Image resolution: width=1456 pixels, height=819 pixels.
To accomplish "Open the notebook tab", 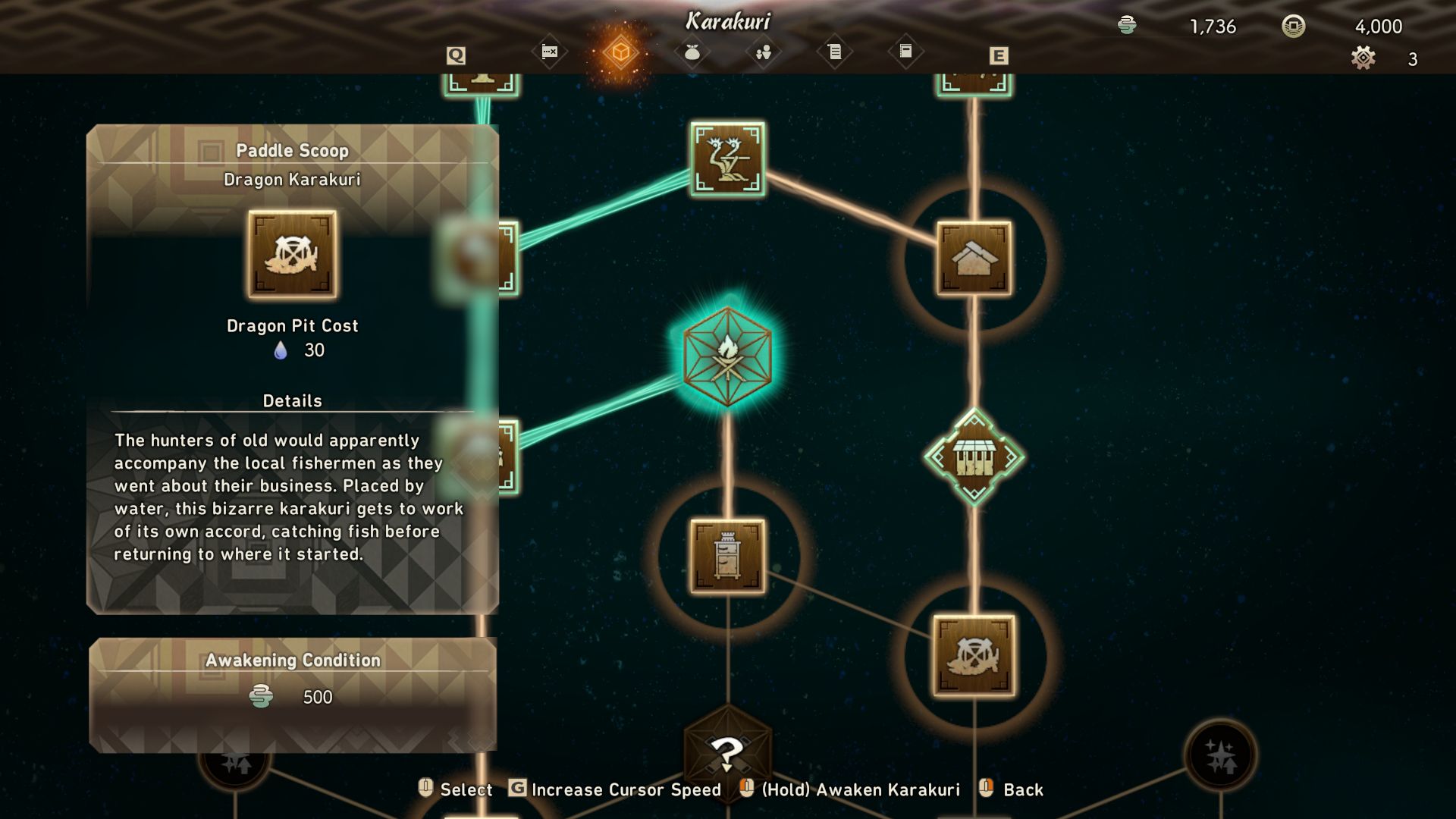I will 905,52.
